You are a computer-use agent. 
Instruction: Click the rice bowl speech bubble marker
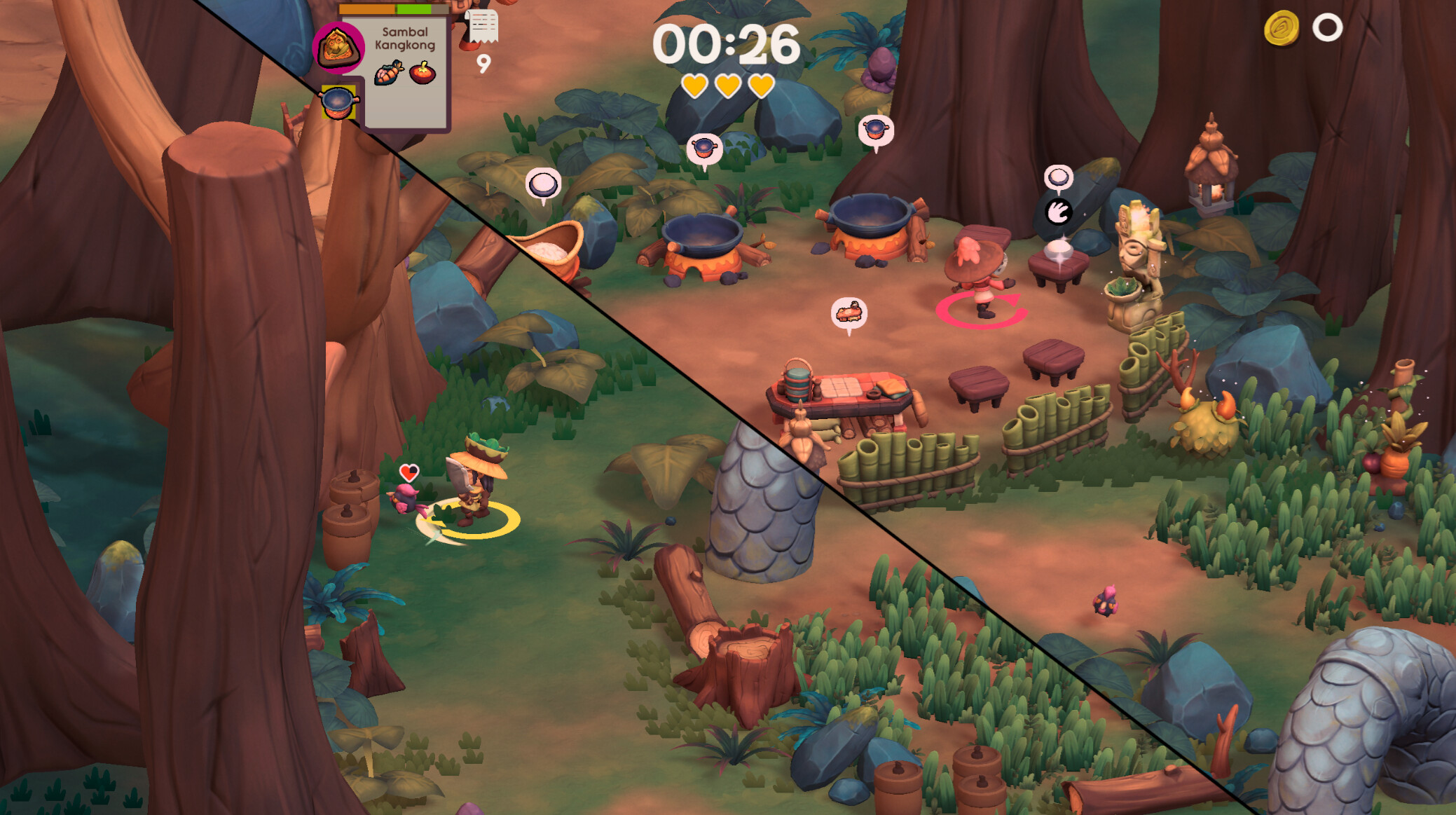pyautogui.click(x=543, y=185)
